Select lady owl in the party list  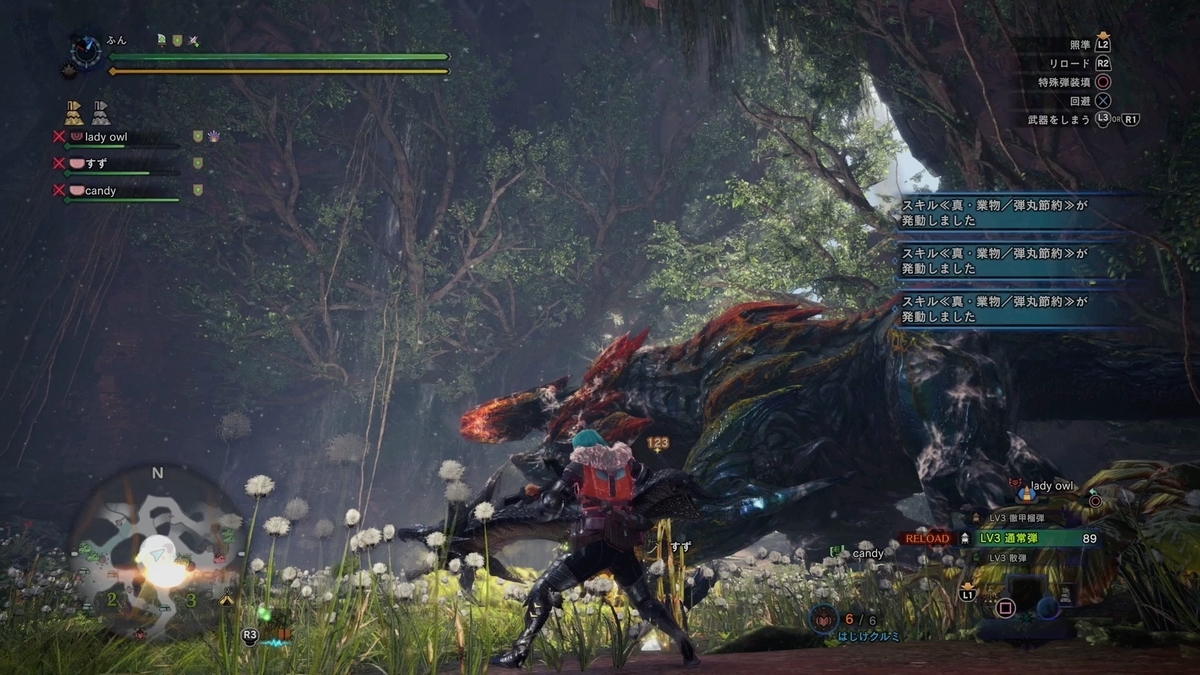[x=106, y=137]
